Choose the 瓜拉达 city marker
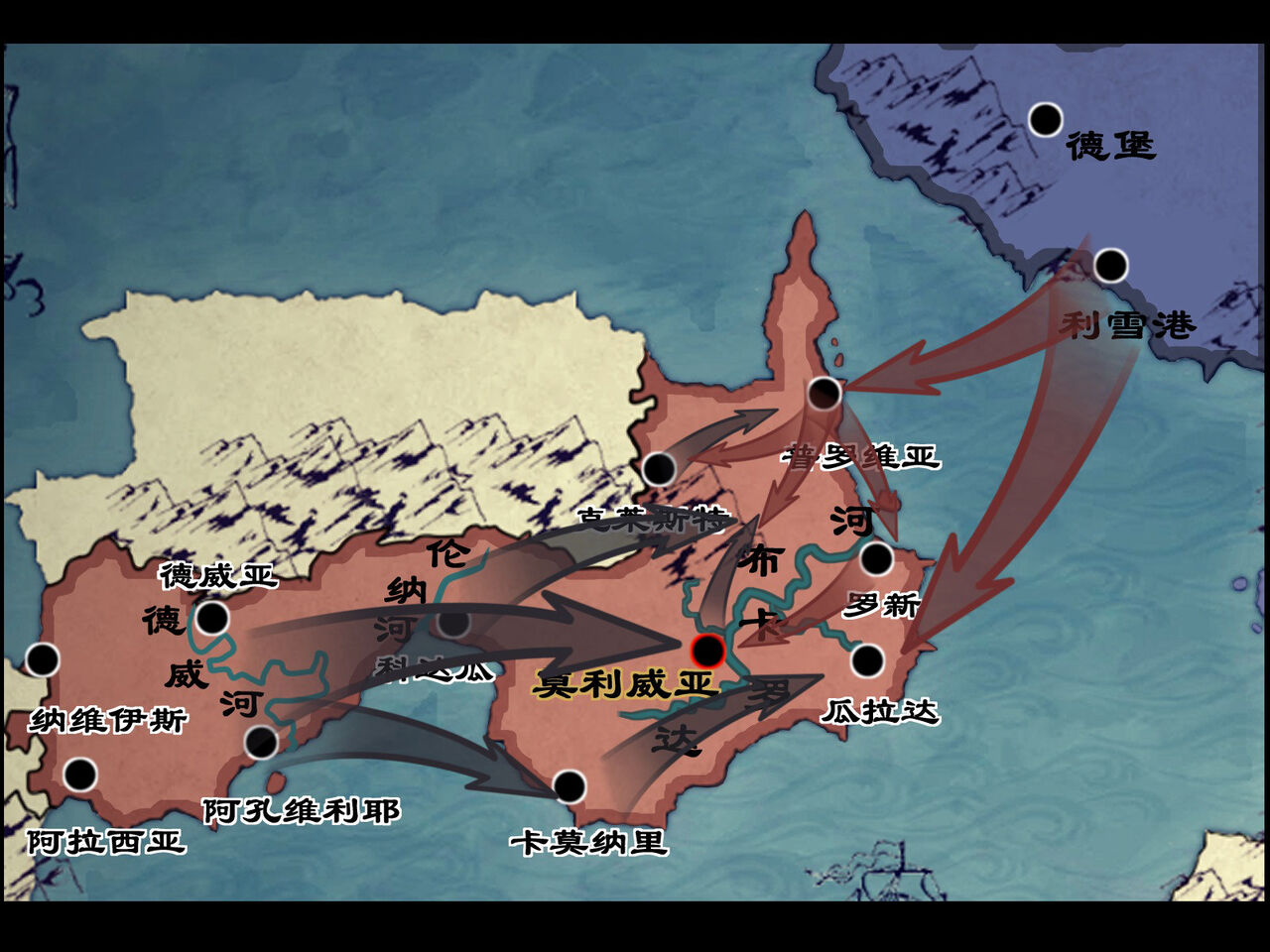Viewport: 1270px width, 952px height. tap(867, 660)
